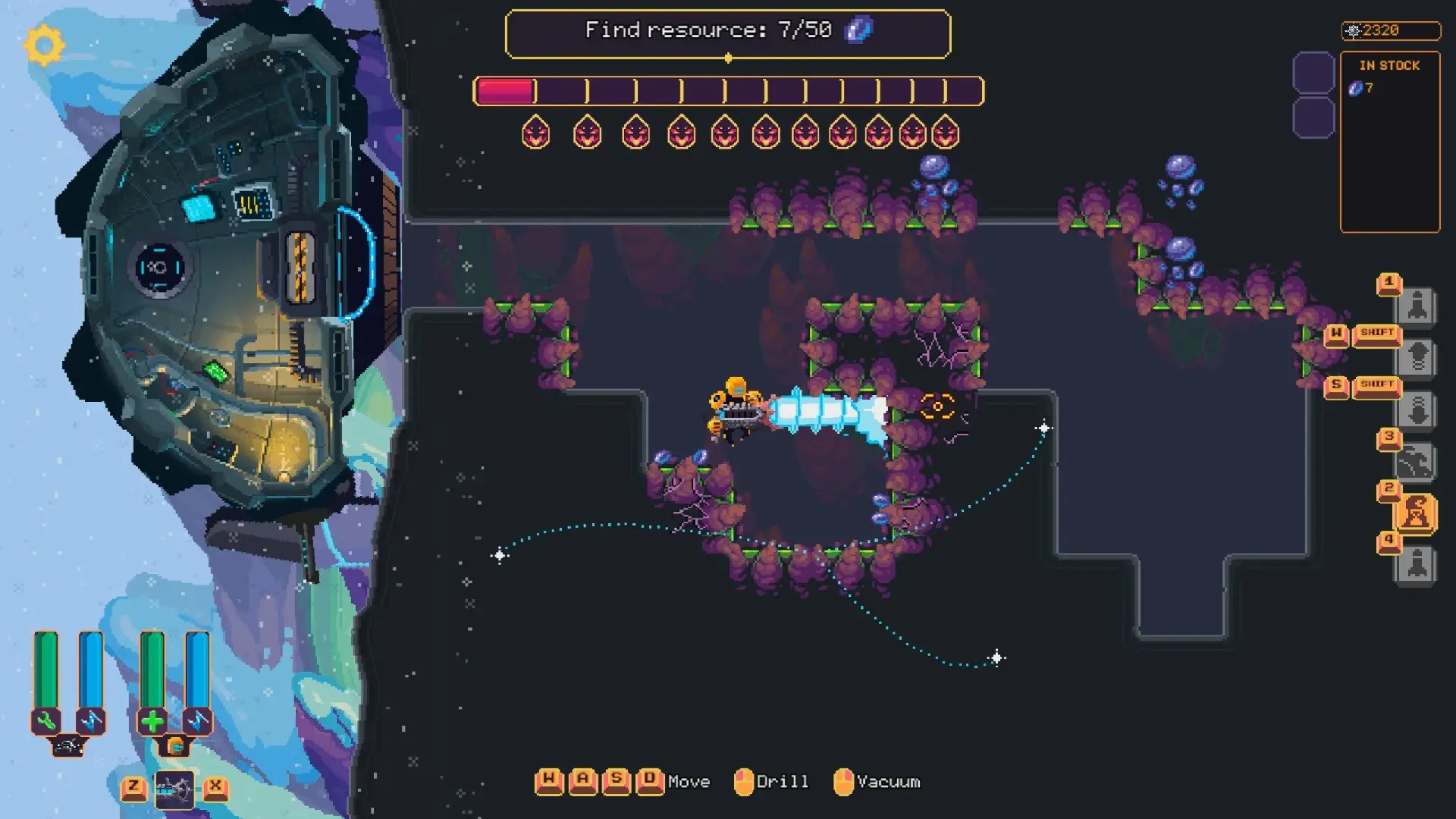Click the green plus health icon

pyautogui.click(x=154, y=720)
